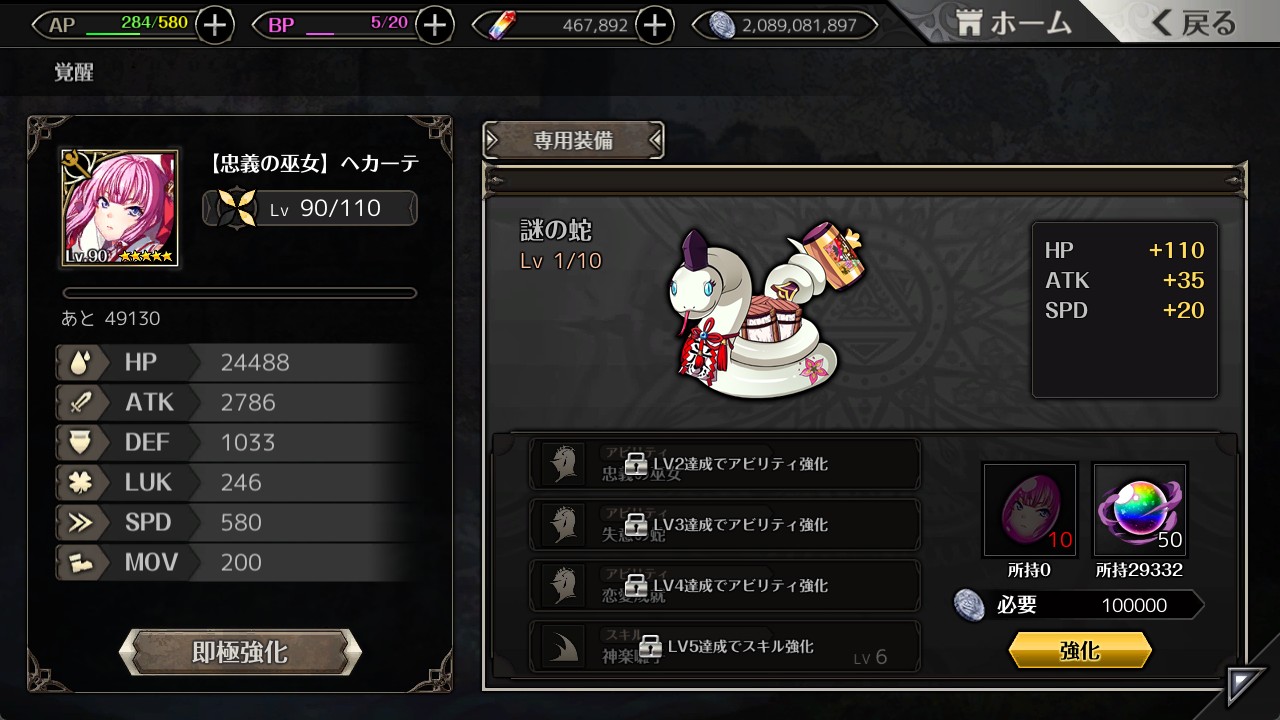View the LV2 locked ability row
1280x720 pixels.
[724, 464]
